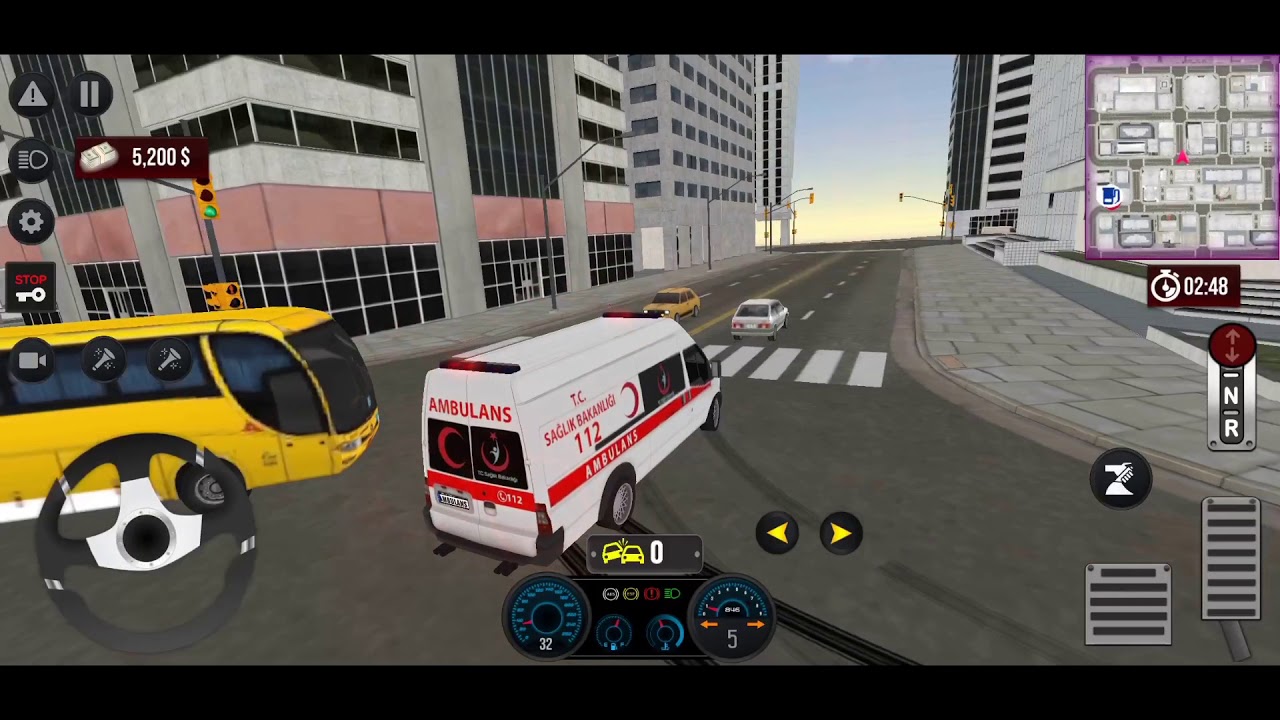The height and width of the screenshot is (720, 1280).
Task: Turn on the hazard warning lights
Action: 32,95
